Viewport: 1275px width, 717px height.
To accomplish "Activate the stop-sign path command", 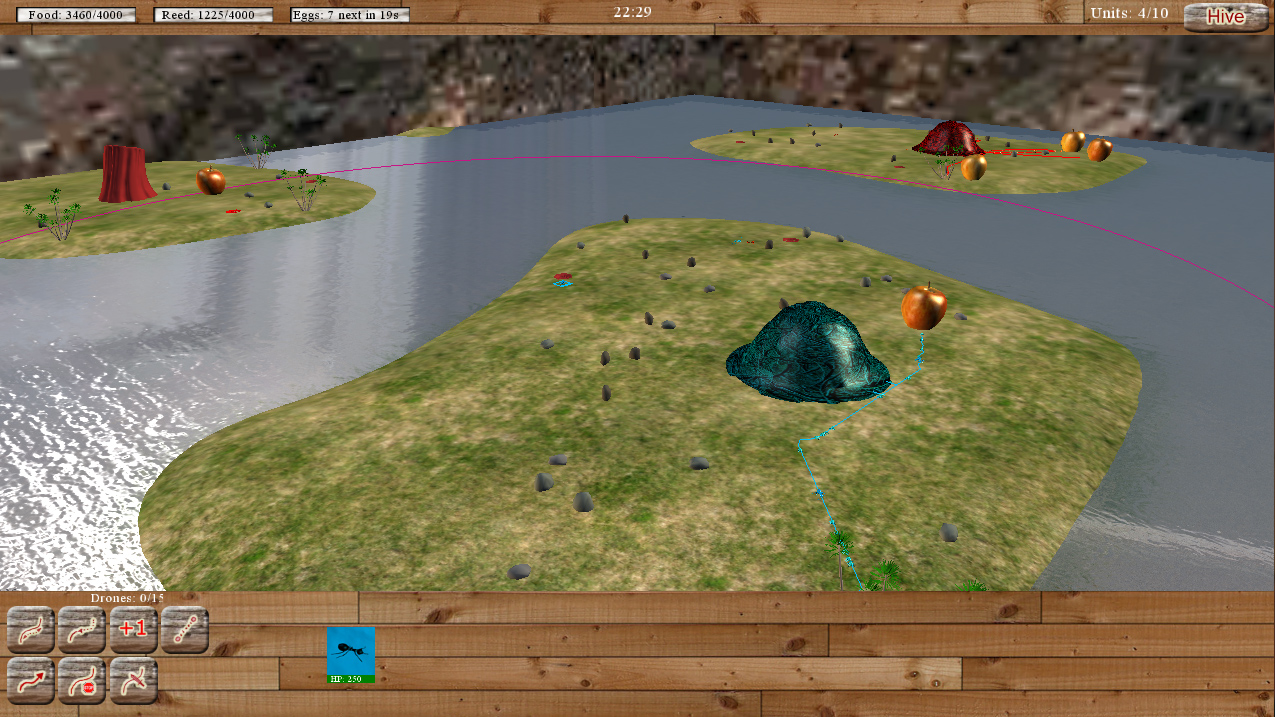I will (83, 682).
